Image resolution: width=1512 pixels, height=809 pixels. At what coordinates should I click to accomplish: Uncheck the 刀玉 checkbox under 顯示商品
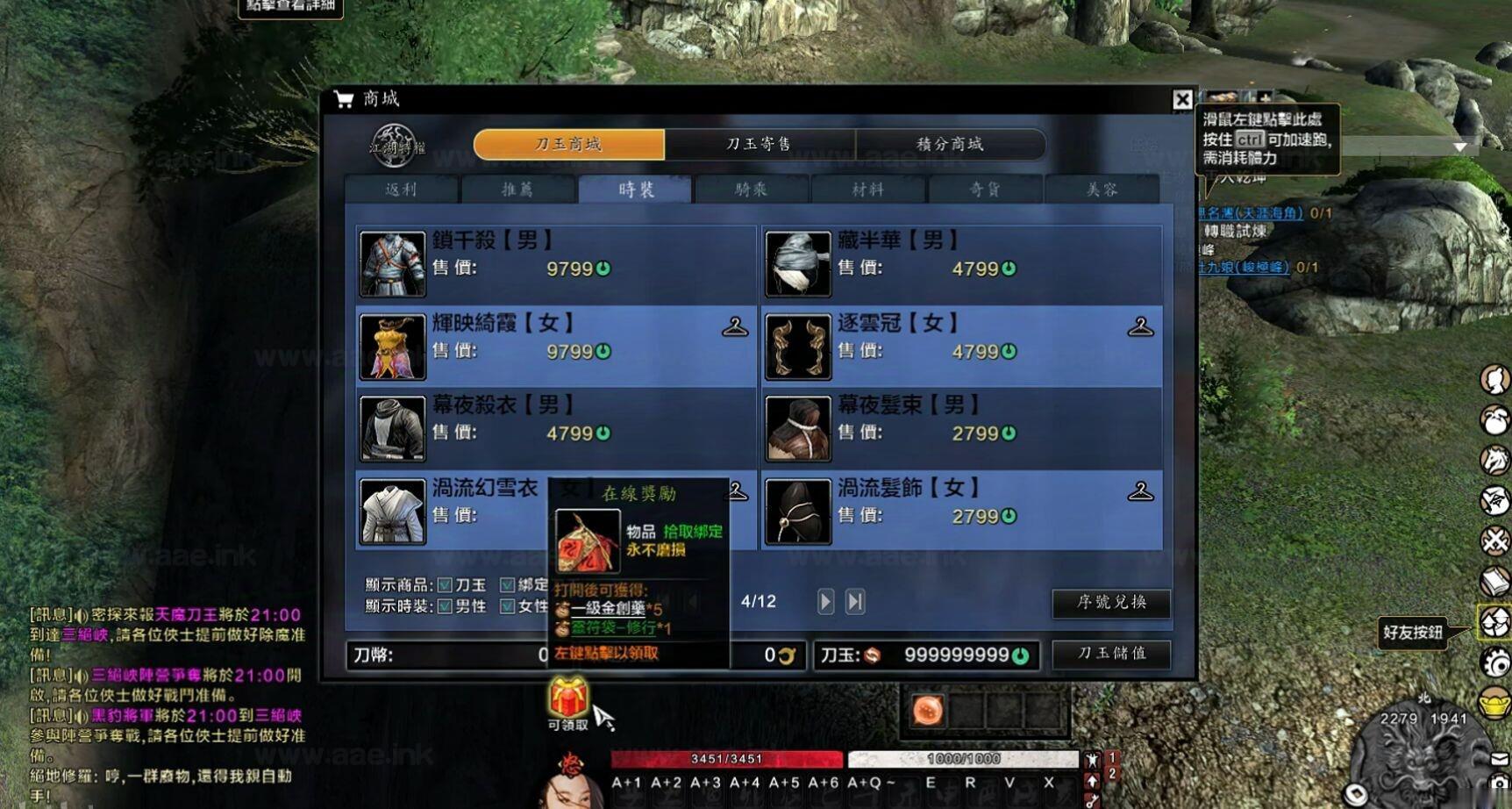point(444,583)
